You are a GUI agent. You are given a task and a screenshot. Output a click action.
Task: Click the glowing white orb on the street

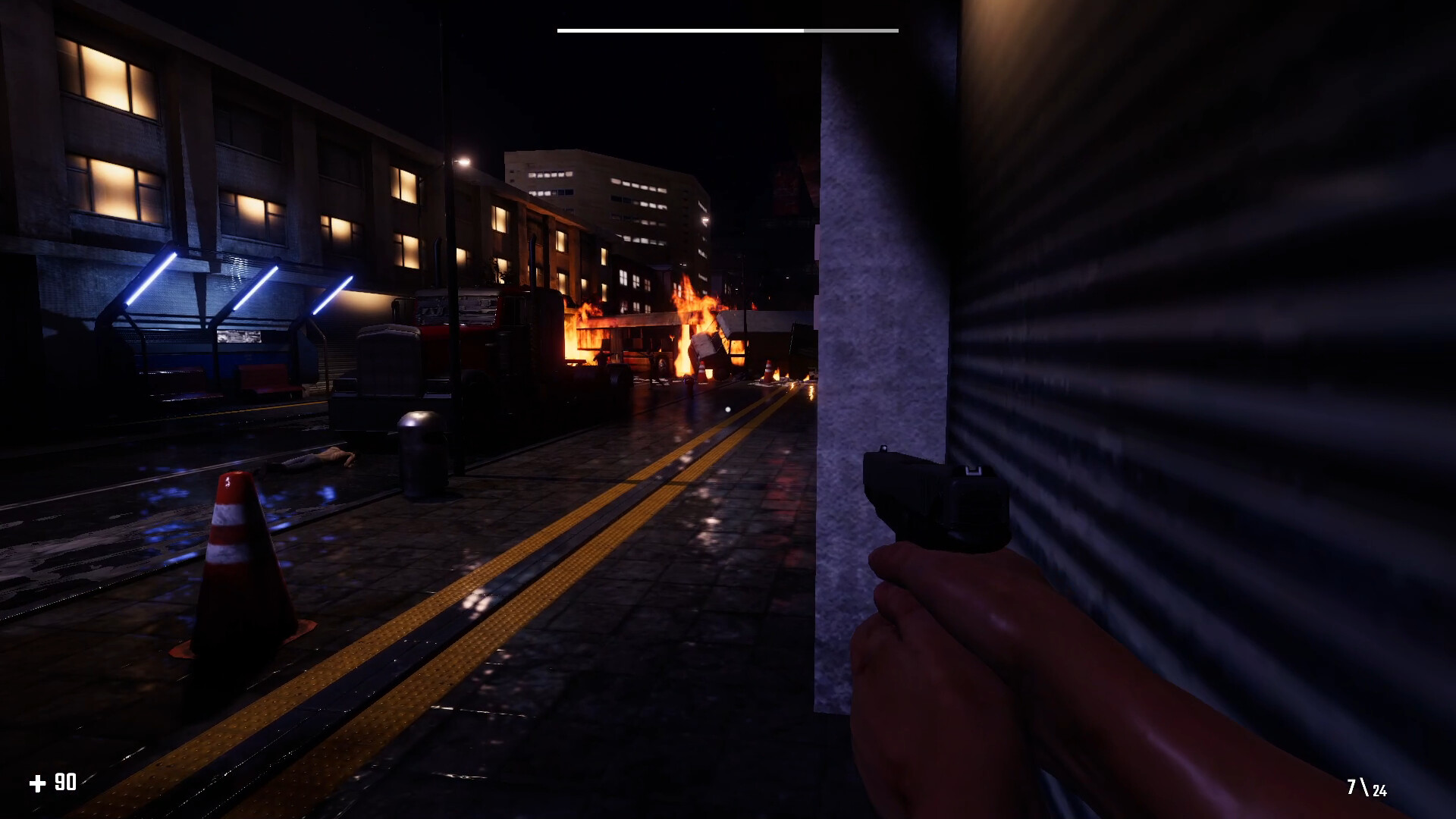point(726,408)
